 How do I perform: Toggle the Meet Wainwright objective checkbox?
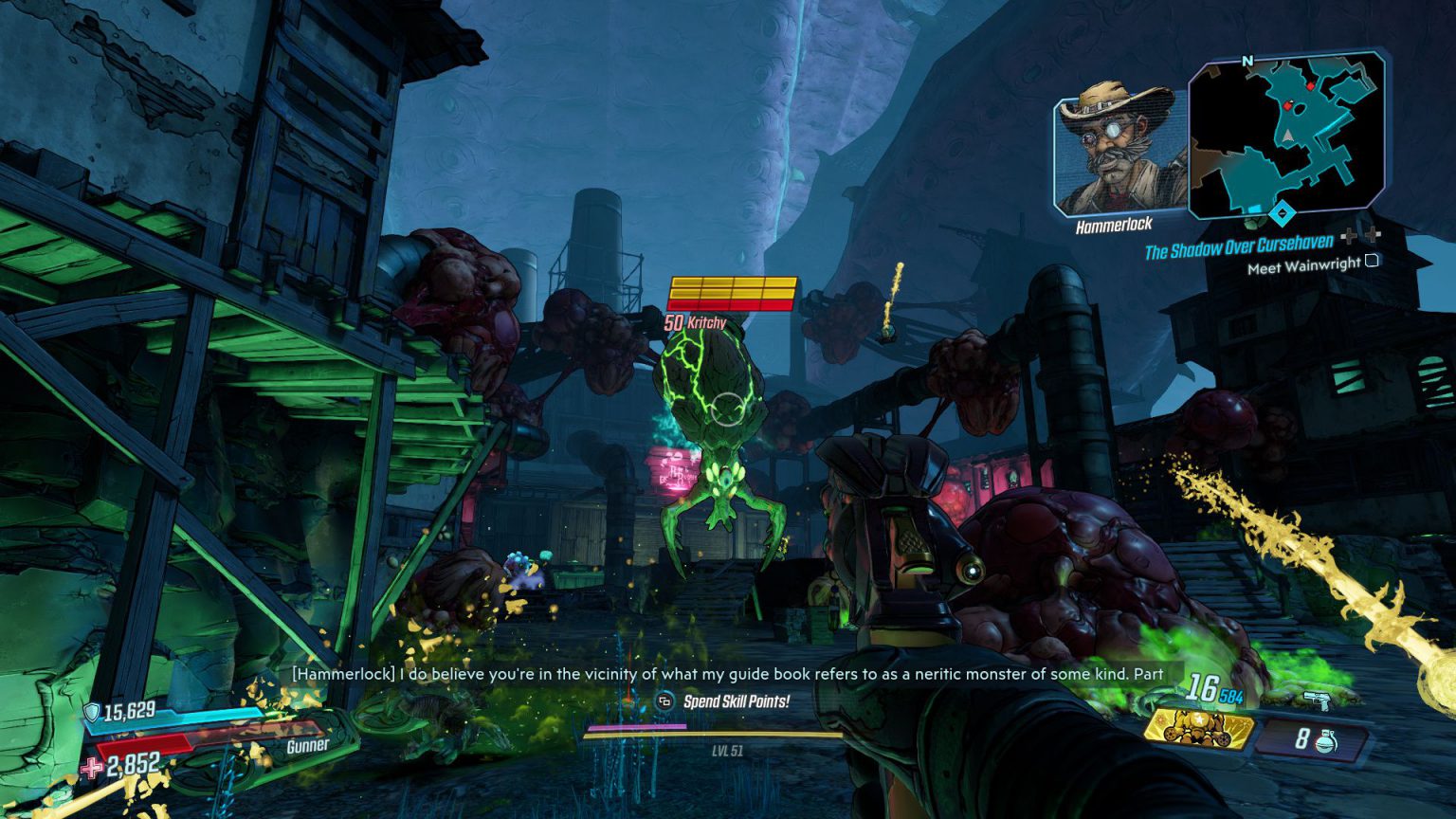[1371, 261]
